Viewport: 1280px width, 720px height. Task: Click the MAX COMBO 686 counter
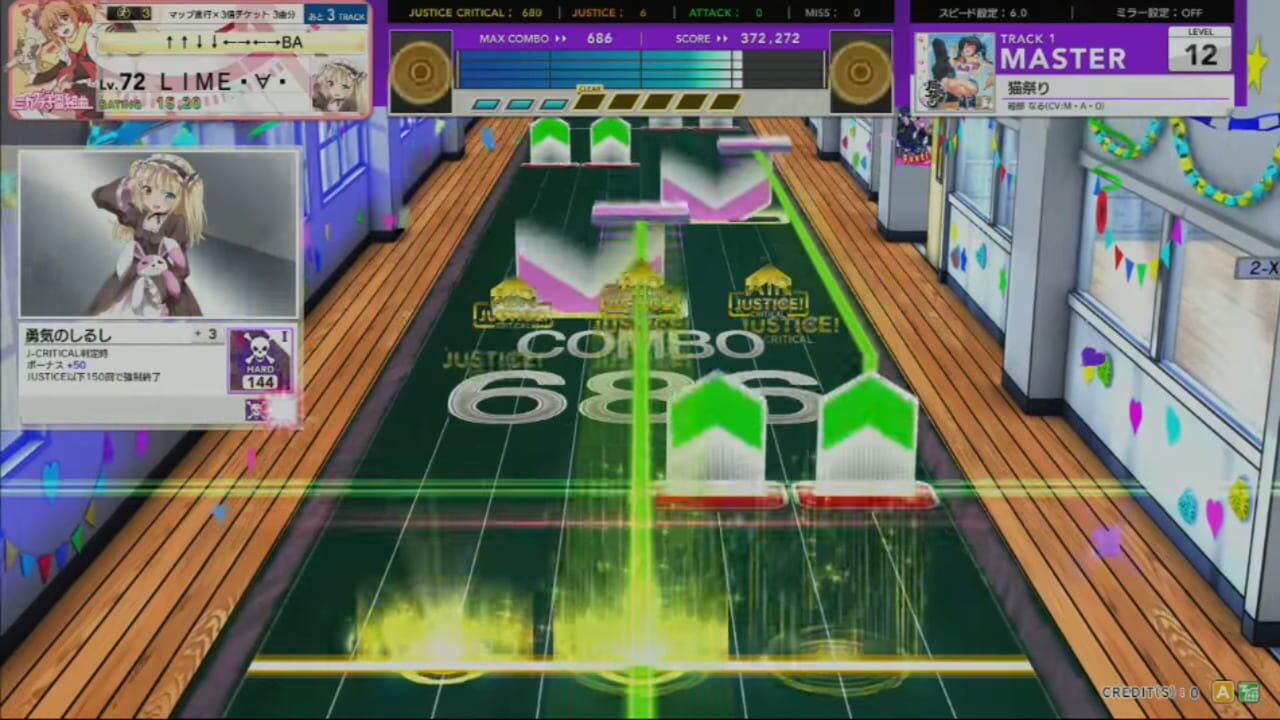[545, 38]
